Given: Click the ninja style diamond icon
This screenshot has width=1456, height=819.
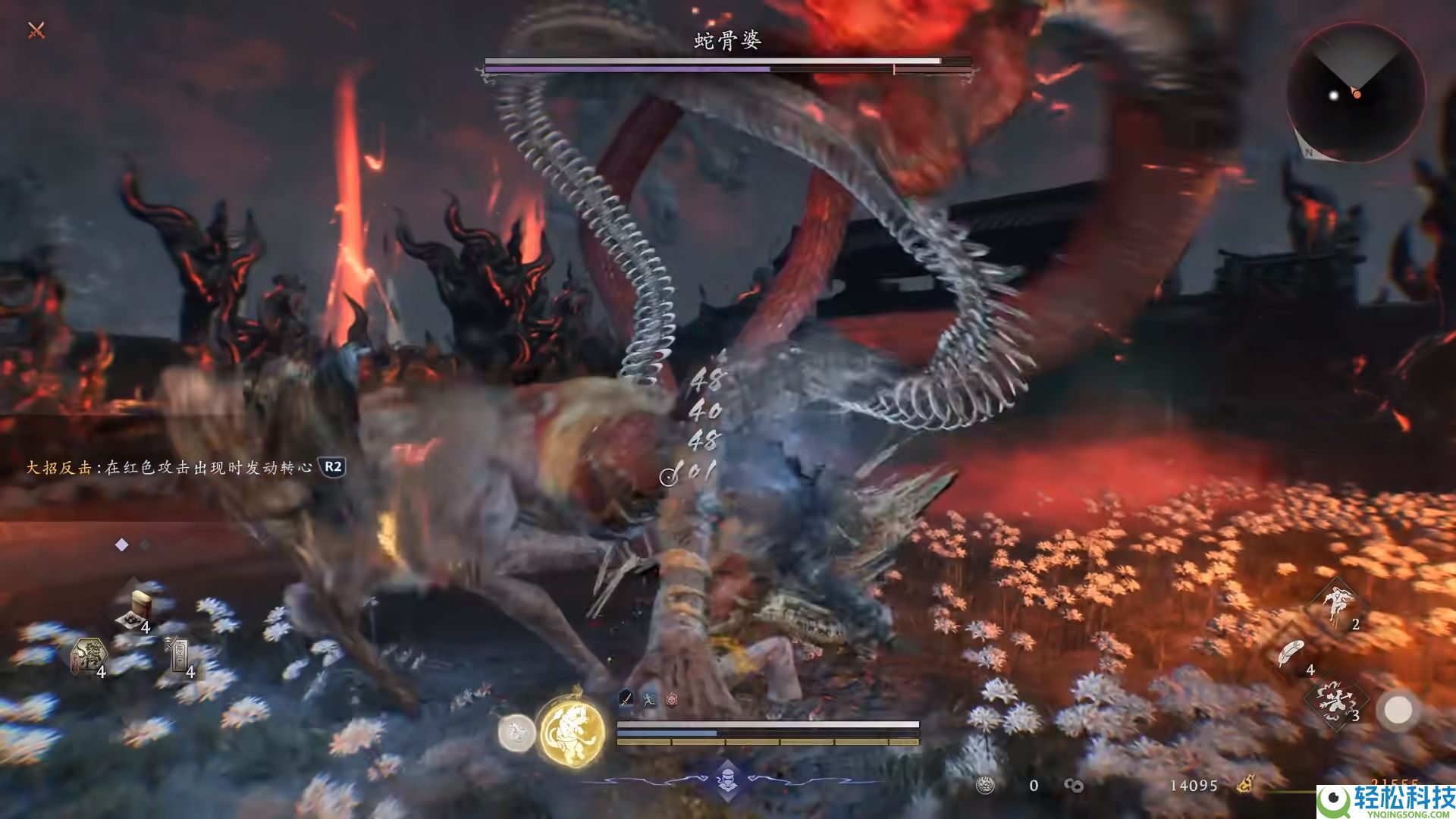Looking at the screenshot, I should tap(727, 779).
